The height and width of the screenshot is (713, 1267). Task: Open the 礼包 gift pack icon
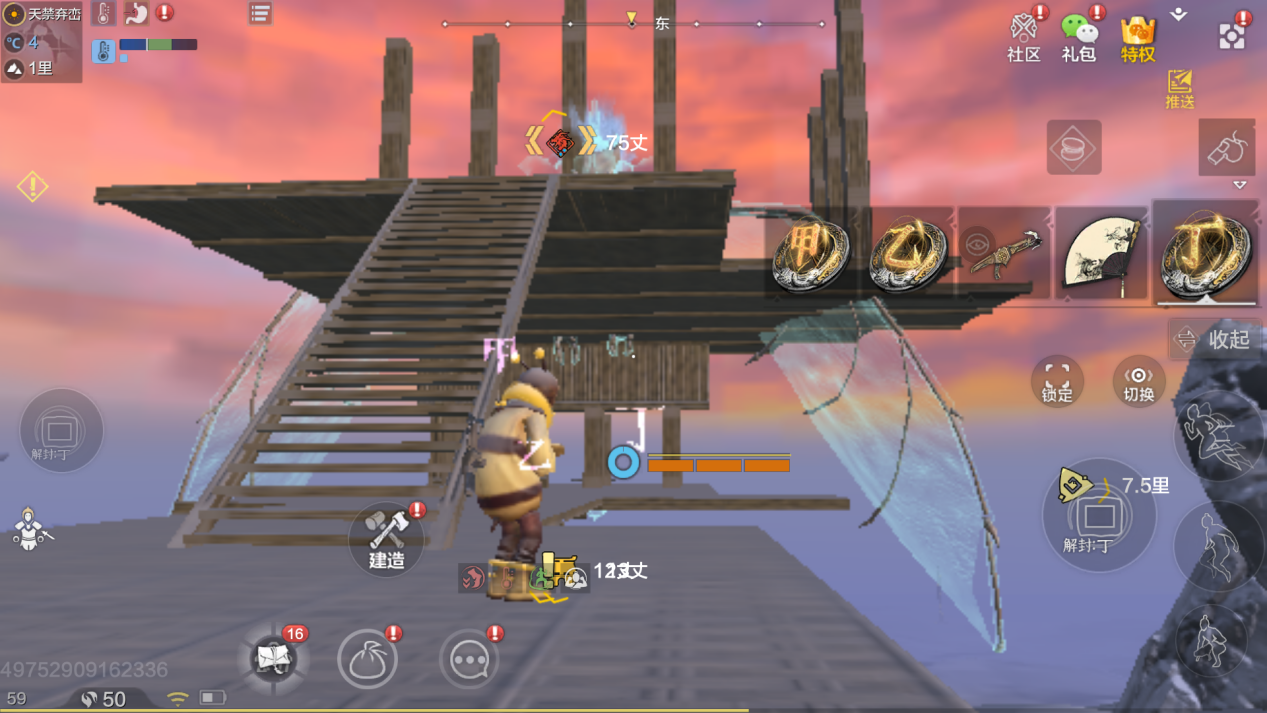tap(1079, 36)
